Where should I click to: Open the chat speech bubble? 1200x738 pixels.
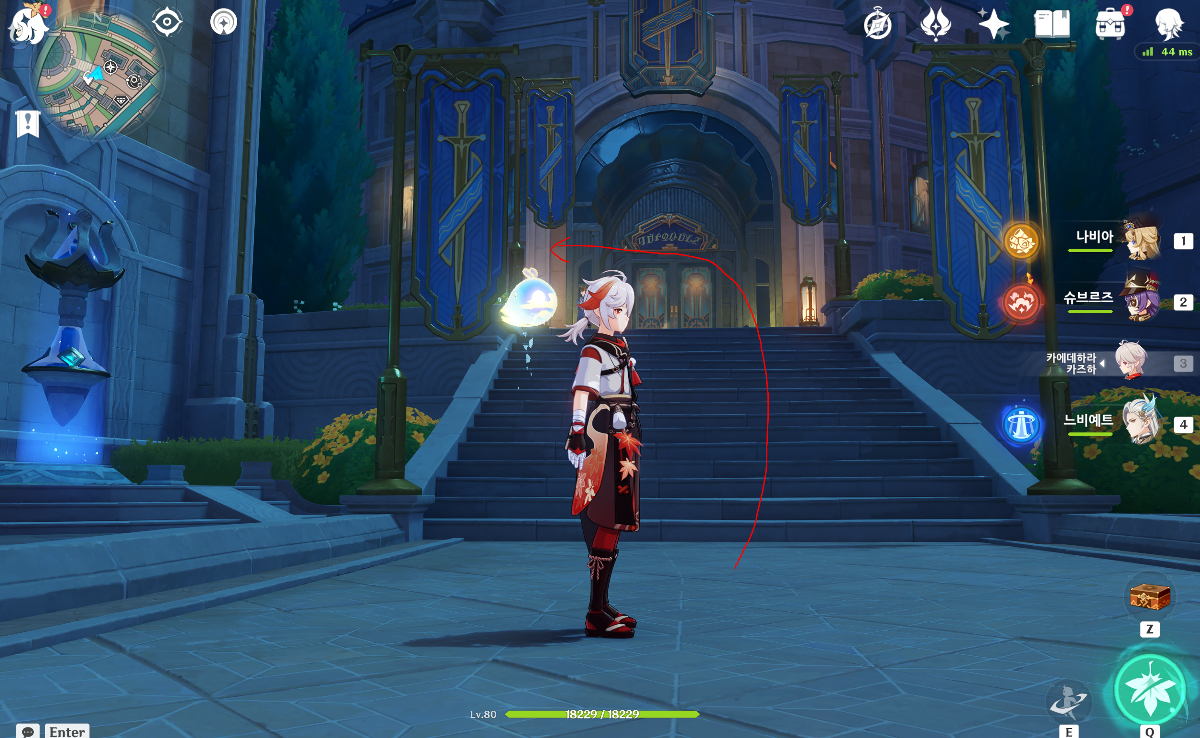pyautogui.click(x=28, y=731)
